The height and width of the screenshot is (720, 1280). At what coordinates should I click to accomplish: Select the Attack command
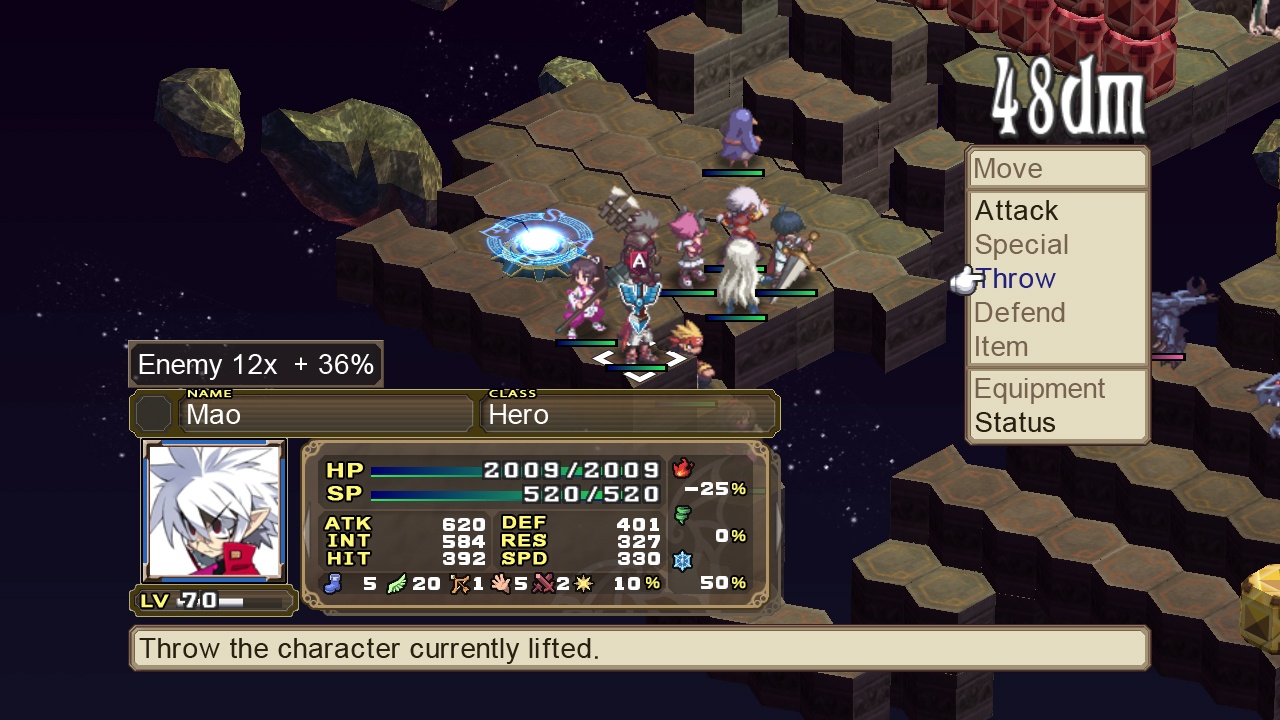[x=1016, y=211]
